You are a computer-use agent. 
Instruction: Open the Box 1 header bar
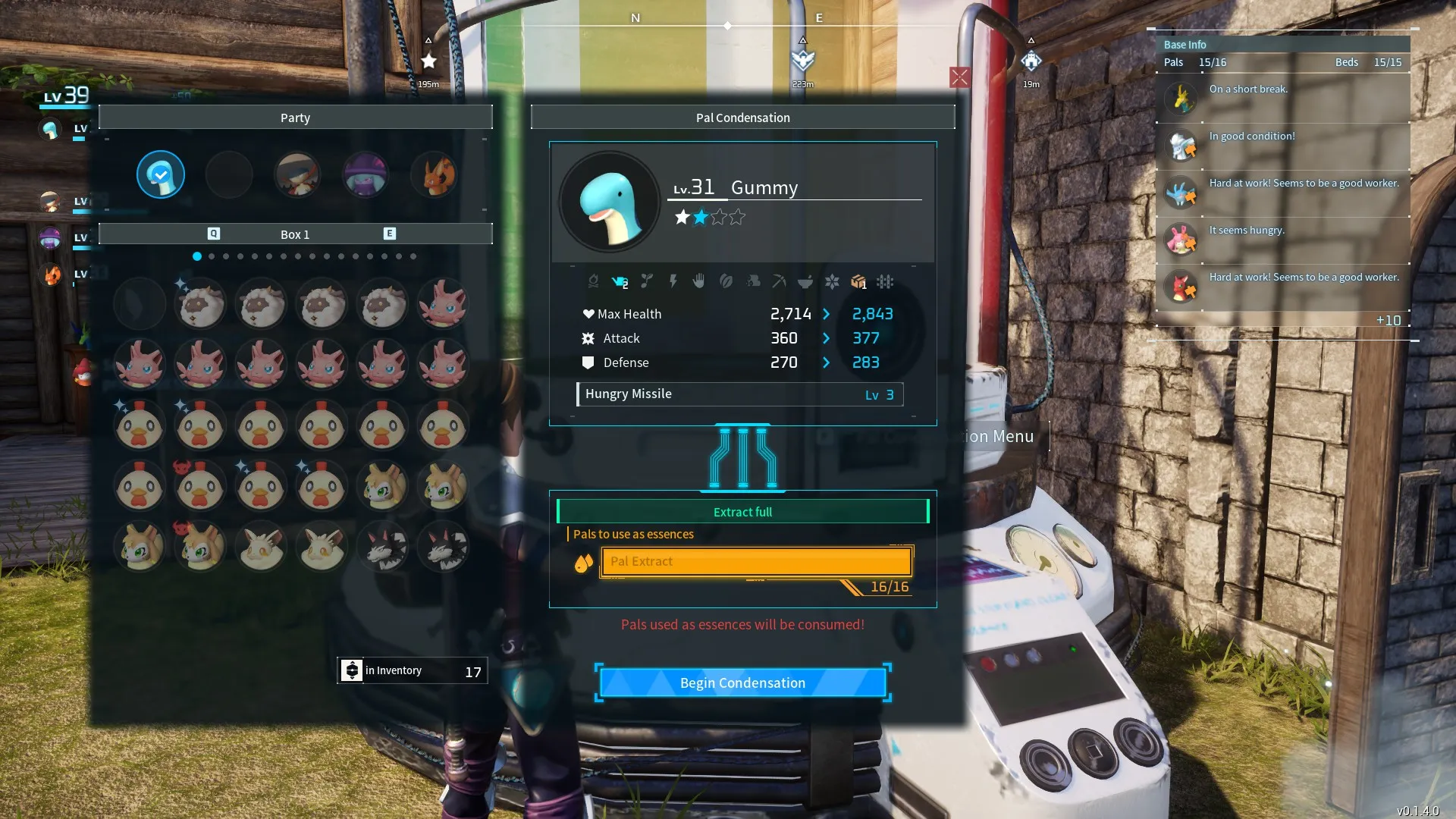(x=295, y=234)
